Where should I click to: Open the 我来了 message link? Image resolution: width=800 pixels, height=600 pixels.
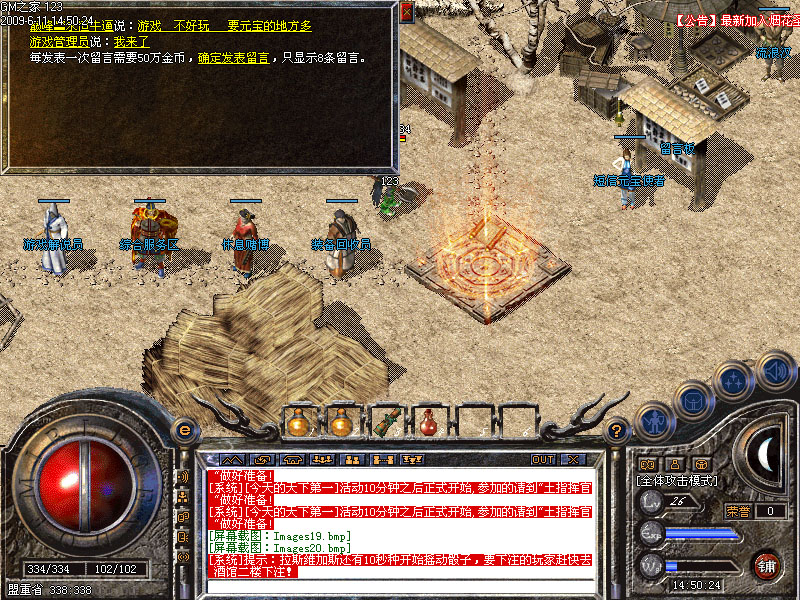click(131, 42)
